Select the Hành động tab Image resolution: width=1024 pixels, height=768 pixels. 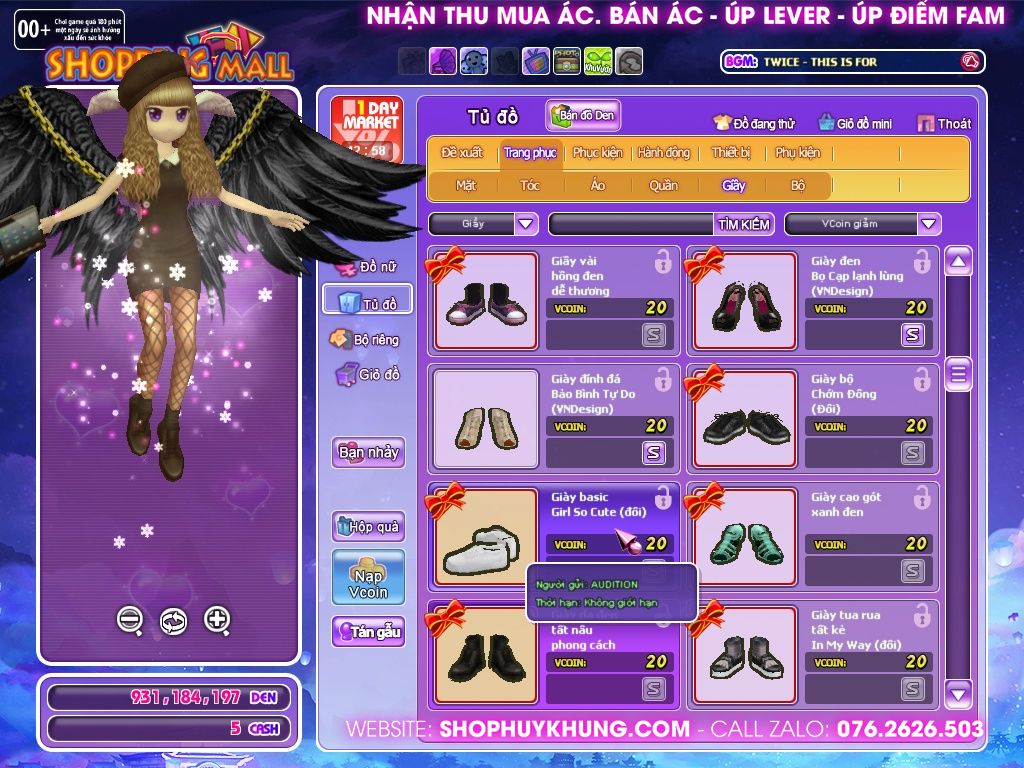point(664,153)
